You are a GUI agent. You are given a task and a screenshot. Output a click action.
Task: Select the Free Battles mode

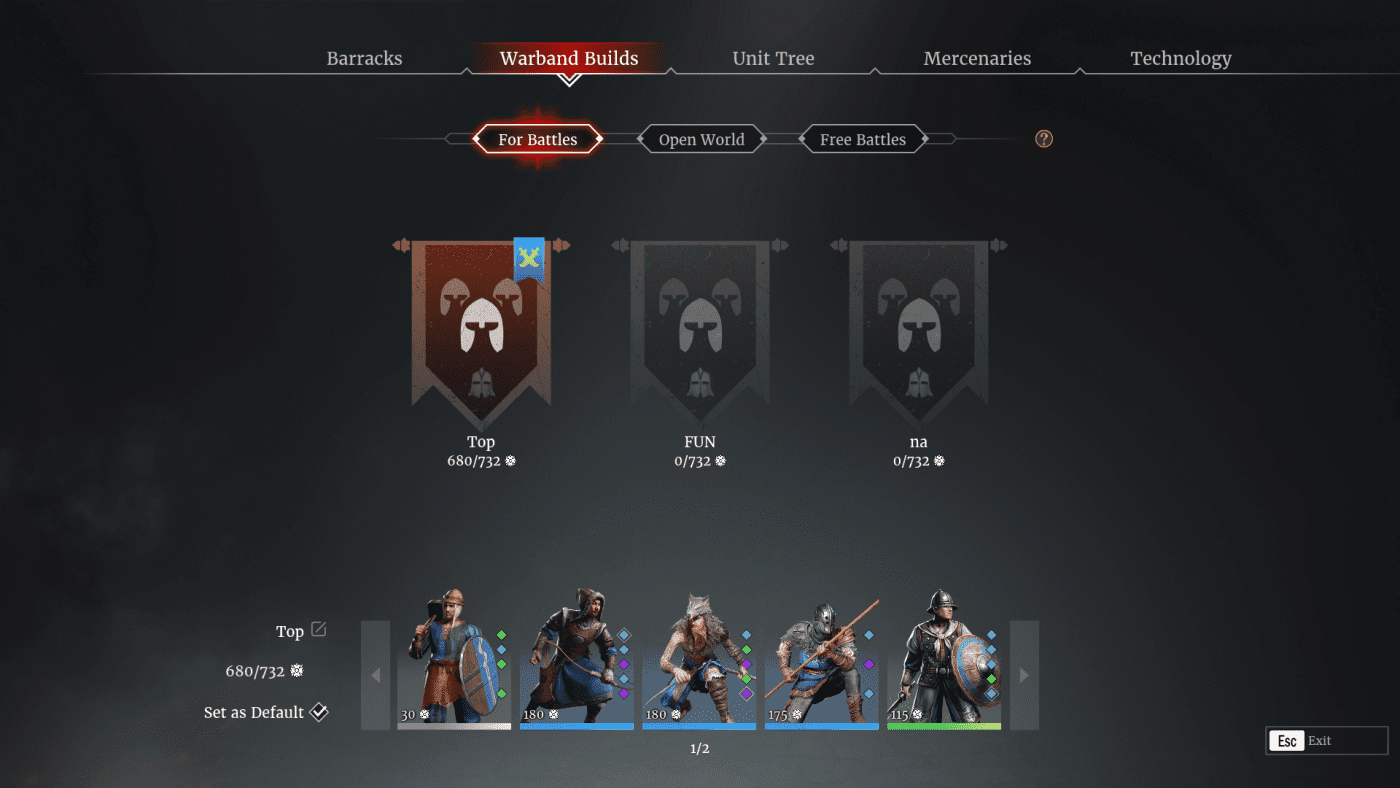point(862,138)
